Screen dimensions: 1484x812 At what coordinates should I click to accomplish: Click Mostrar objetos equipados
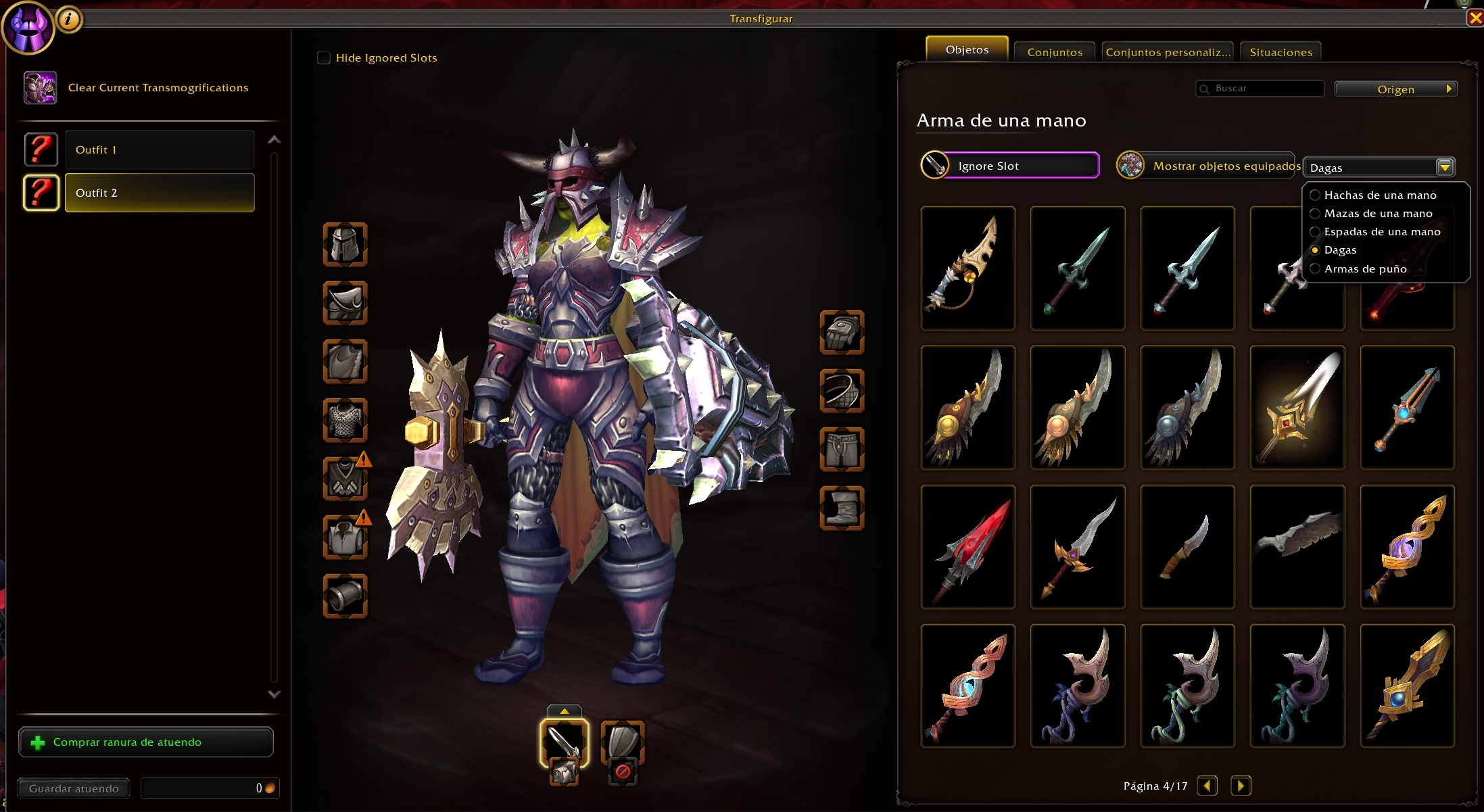(1208, 166)
